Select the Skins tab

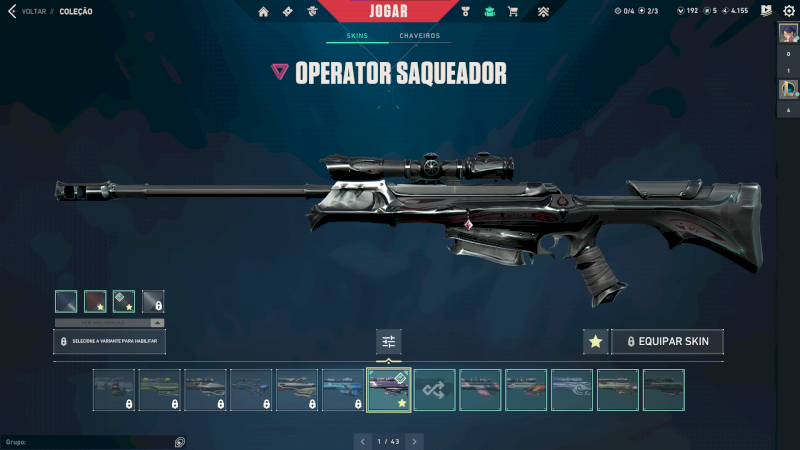(x=357, y=36)
